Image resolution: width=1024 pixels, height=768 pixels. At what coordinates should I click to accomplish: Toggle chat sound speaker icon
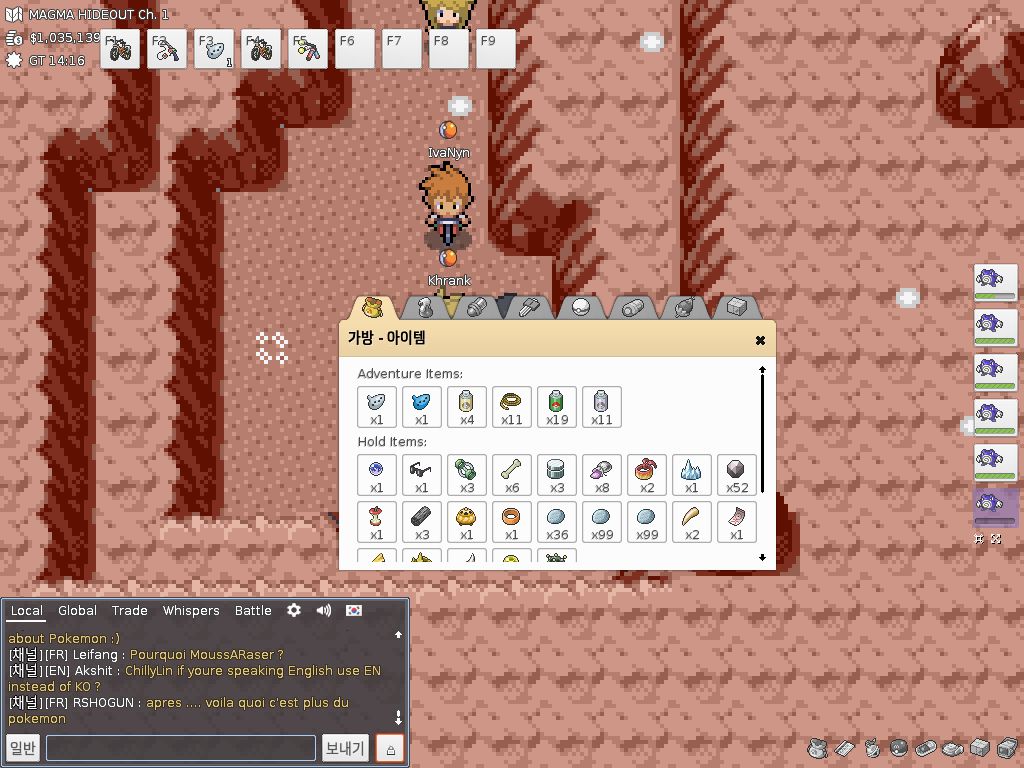pos(323,610)
